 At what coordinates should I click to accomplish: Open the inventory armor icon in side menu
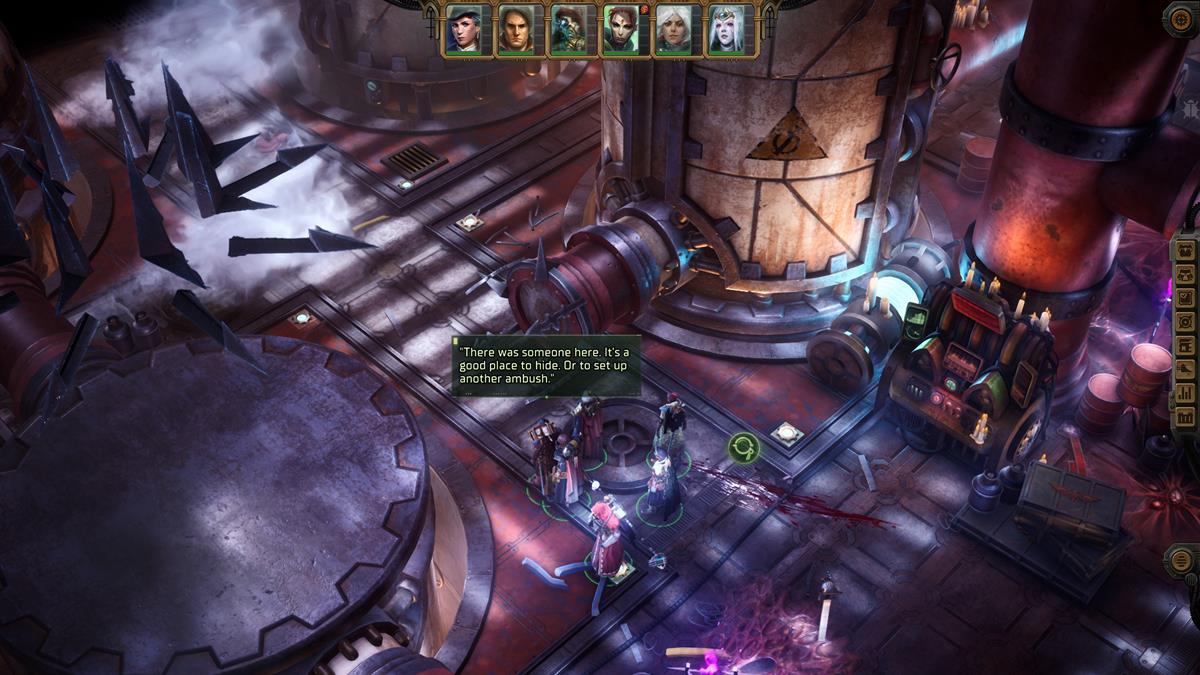[1186, 271]
